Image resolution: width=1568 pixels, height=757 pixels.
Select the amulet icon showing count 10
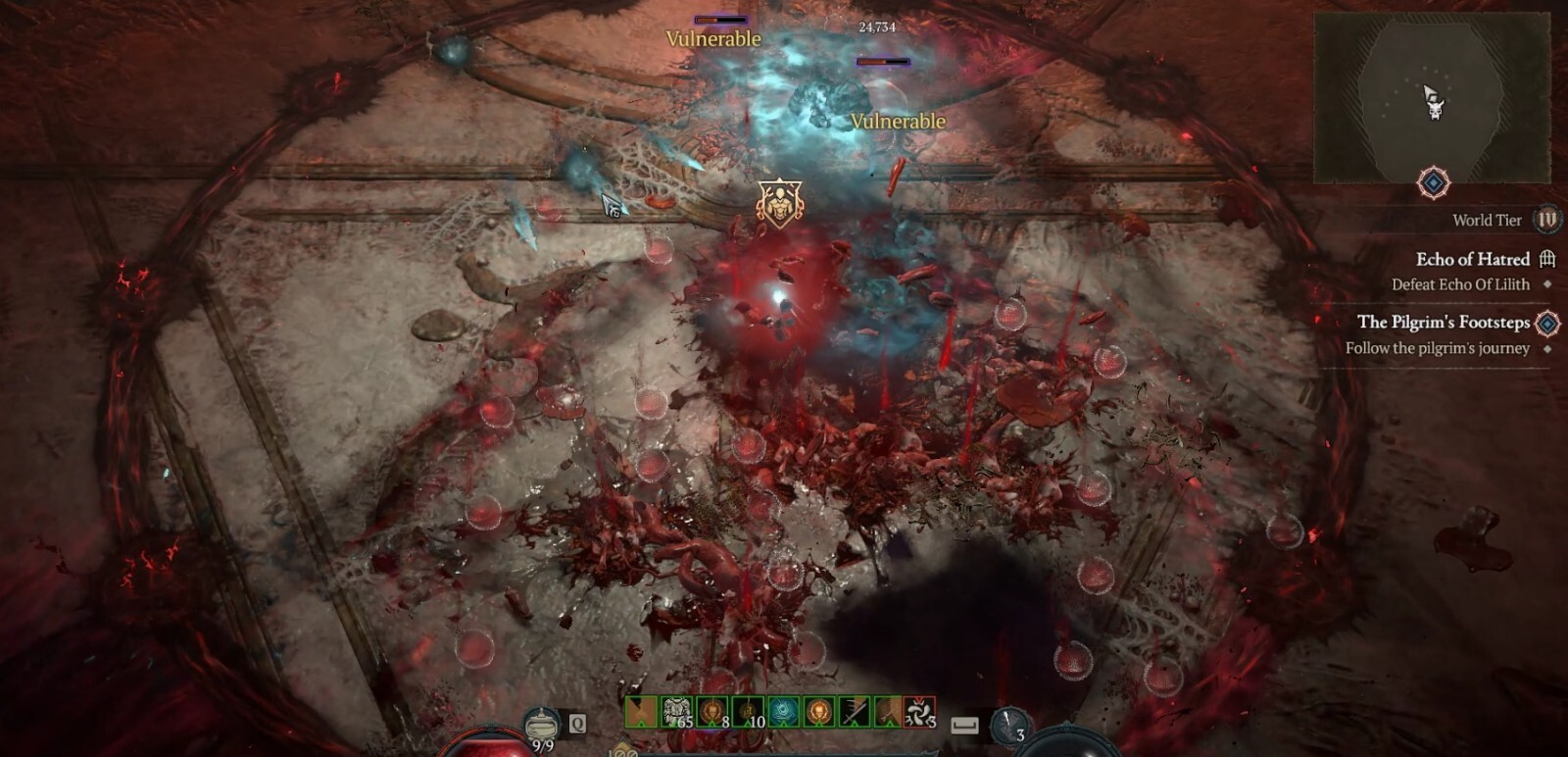(x=748, y=712)
